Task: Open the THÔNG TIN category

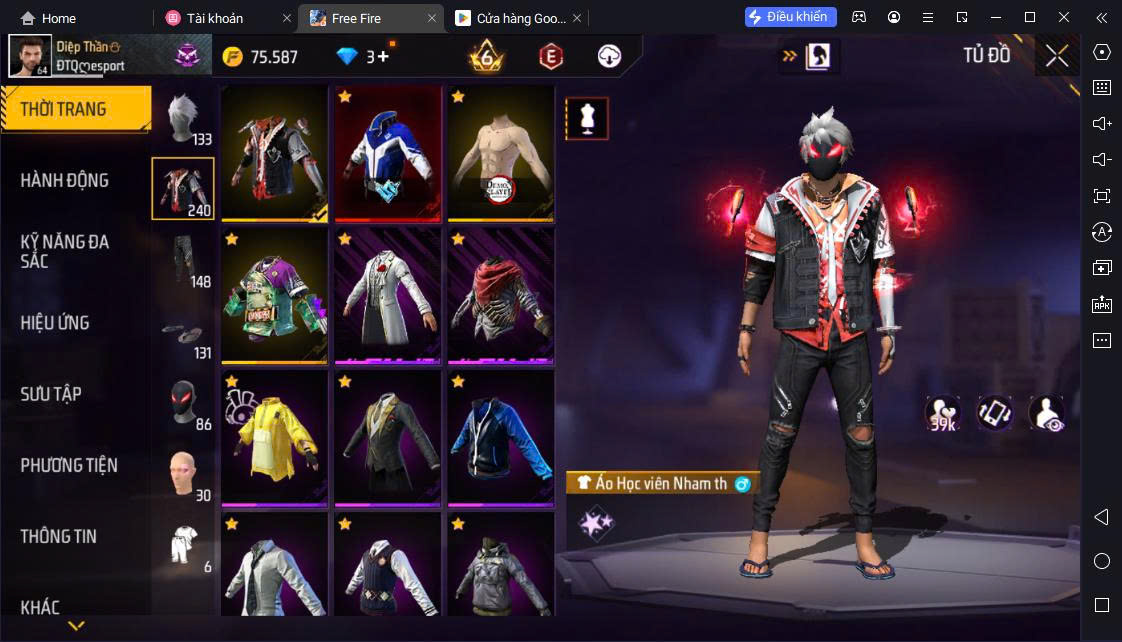Action: [x=59, y=536]
